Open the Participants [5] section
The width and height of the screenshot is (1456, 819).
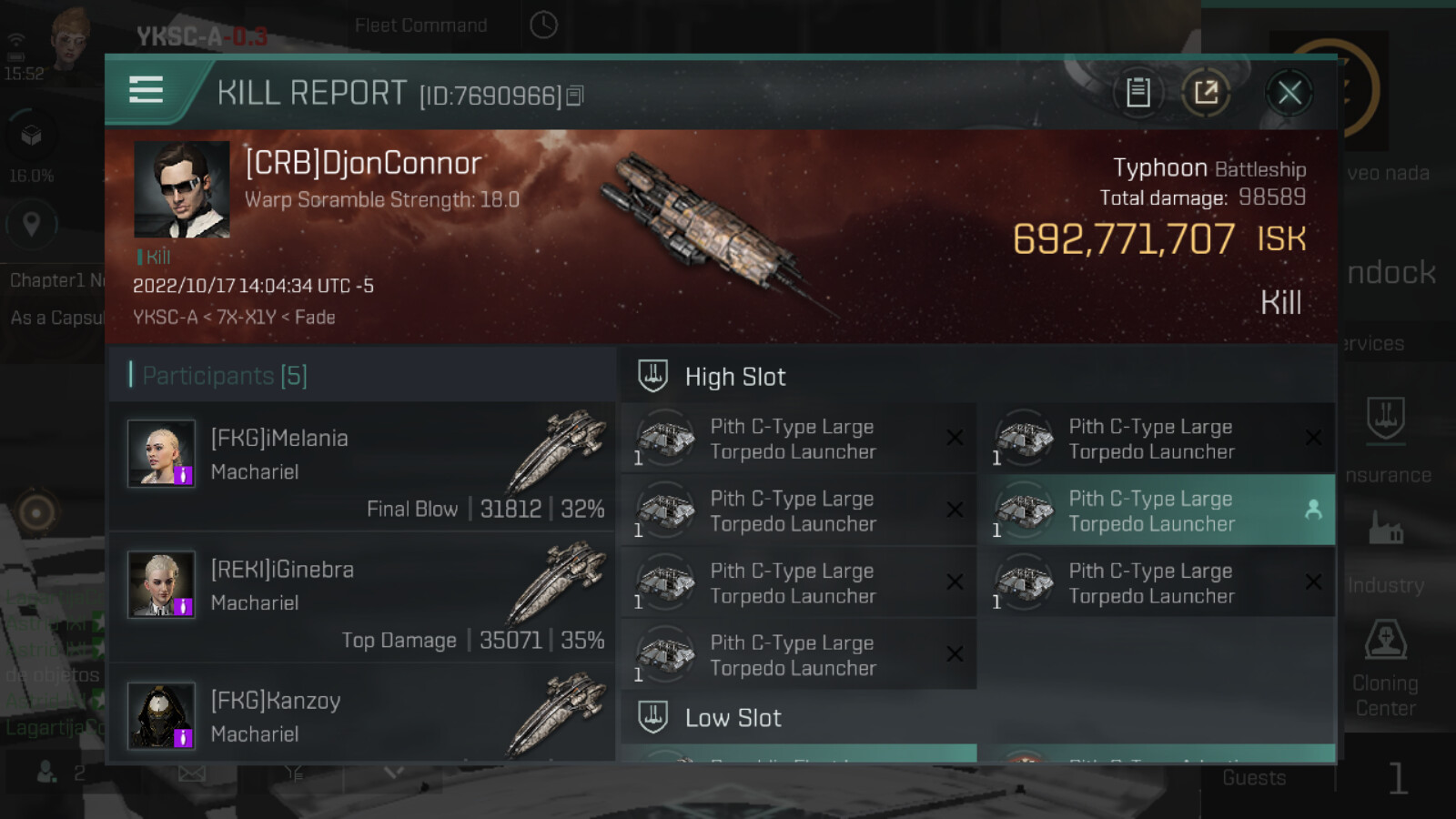click(225, 376)
